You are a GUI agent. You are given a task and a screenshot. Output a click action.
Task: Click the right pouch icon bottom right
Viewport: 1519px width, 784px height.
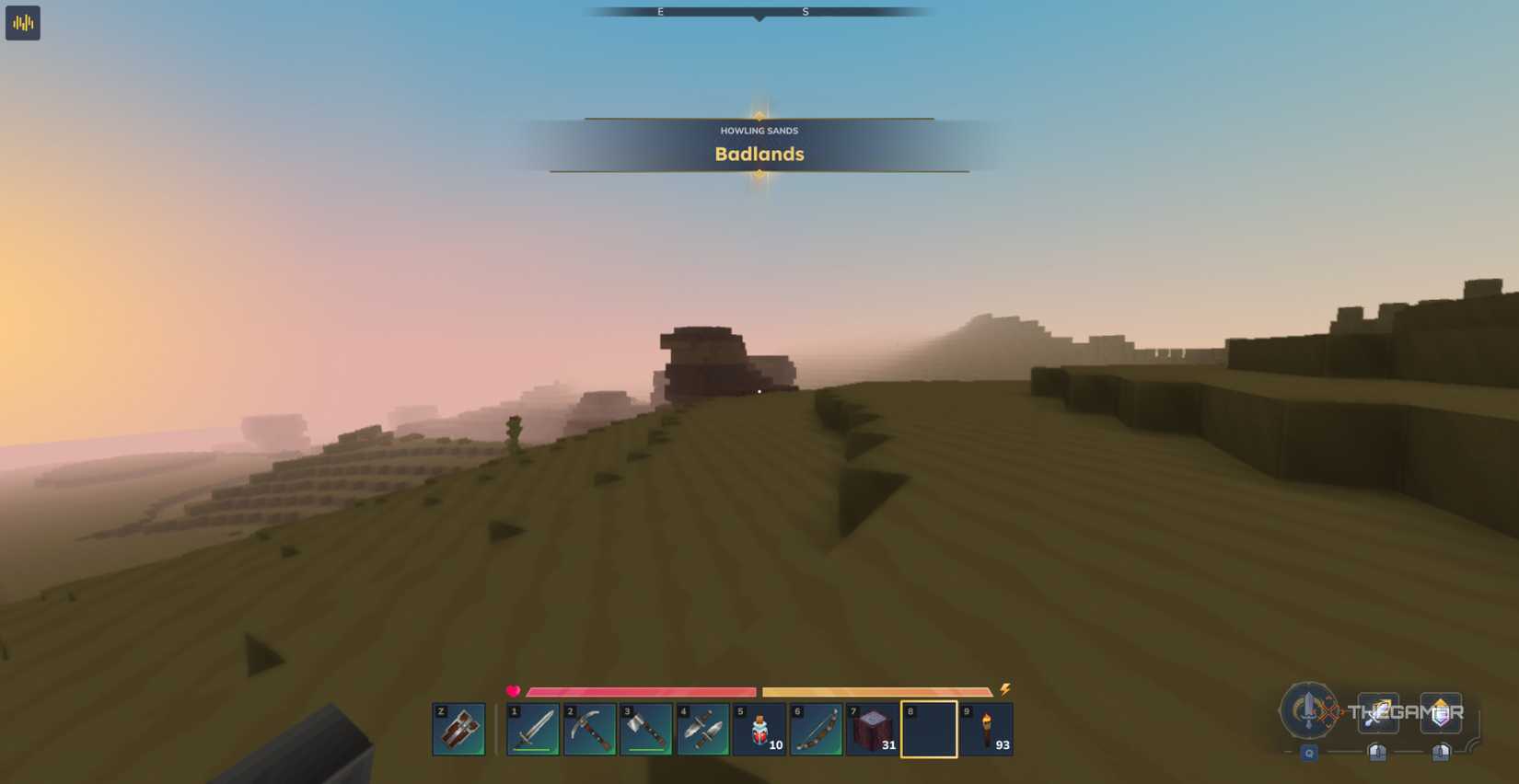1441,753
